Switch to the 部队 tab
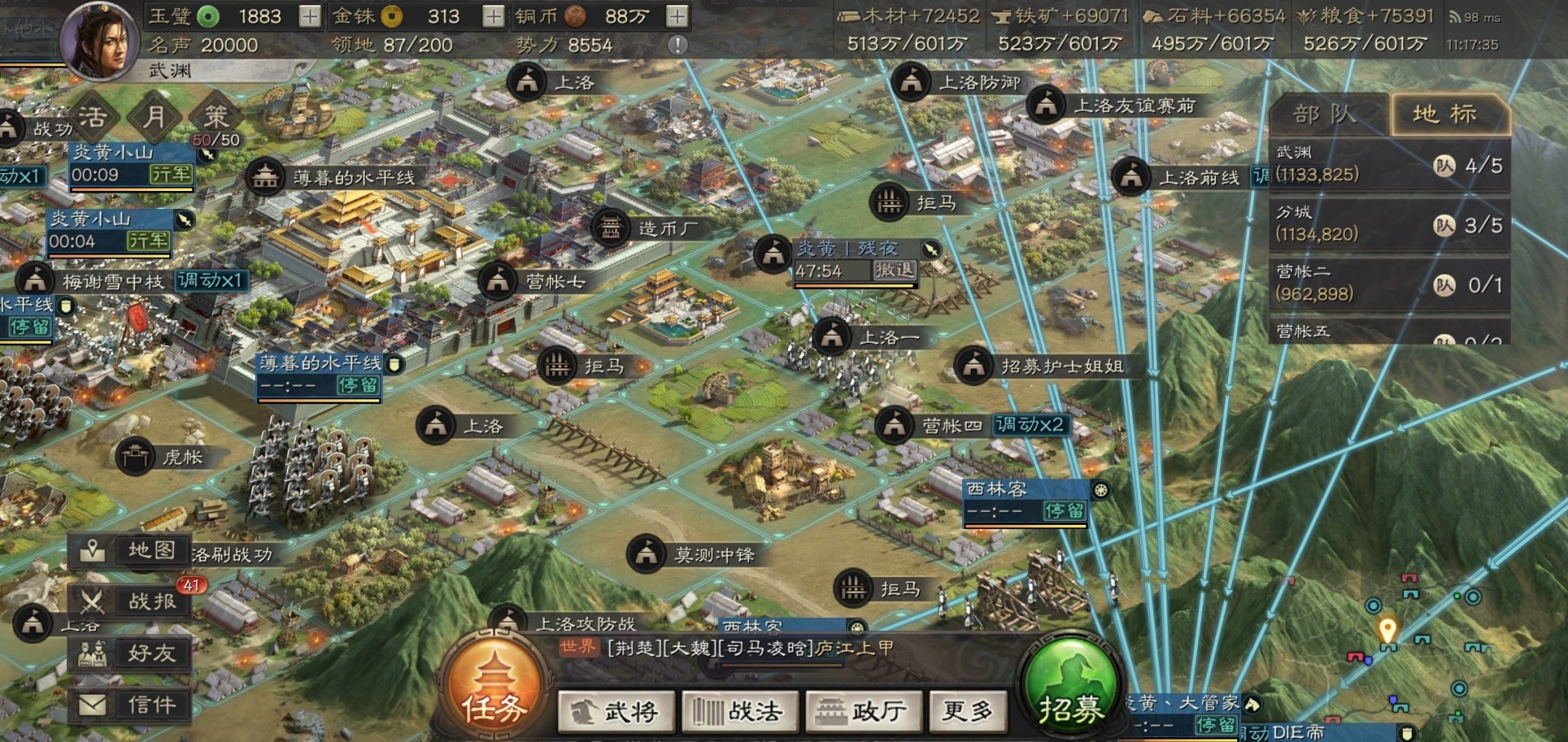The image size is (1568, 742). pos(1324,114)
